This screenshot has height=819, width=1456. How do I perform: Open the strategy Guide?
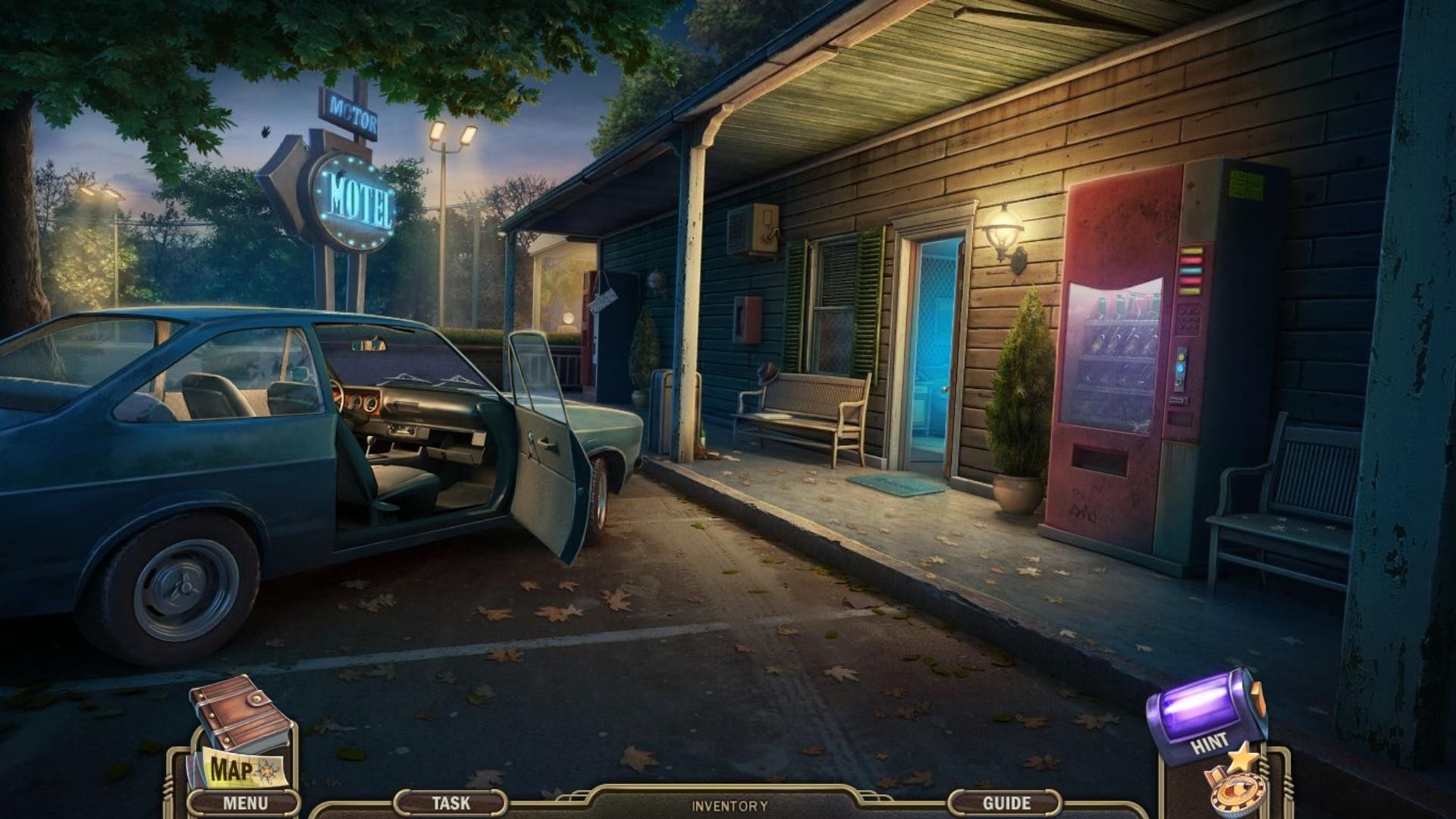point(1006,802)
